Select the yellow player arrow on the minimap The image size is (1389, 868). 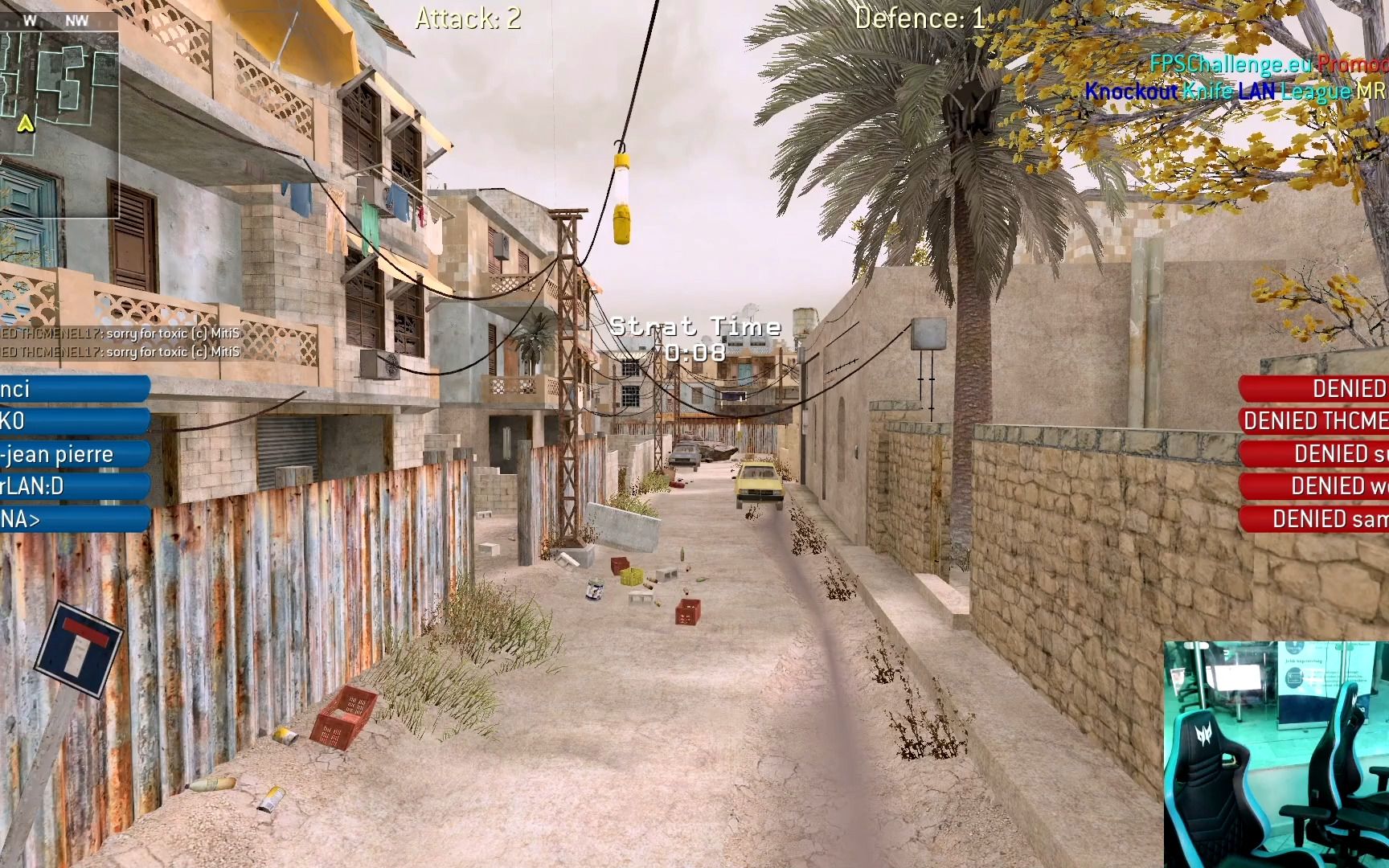click(27, 125)
